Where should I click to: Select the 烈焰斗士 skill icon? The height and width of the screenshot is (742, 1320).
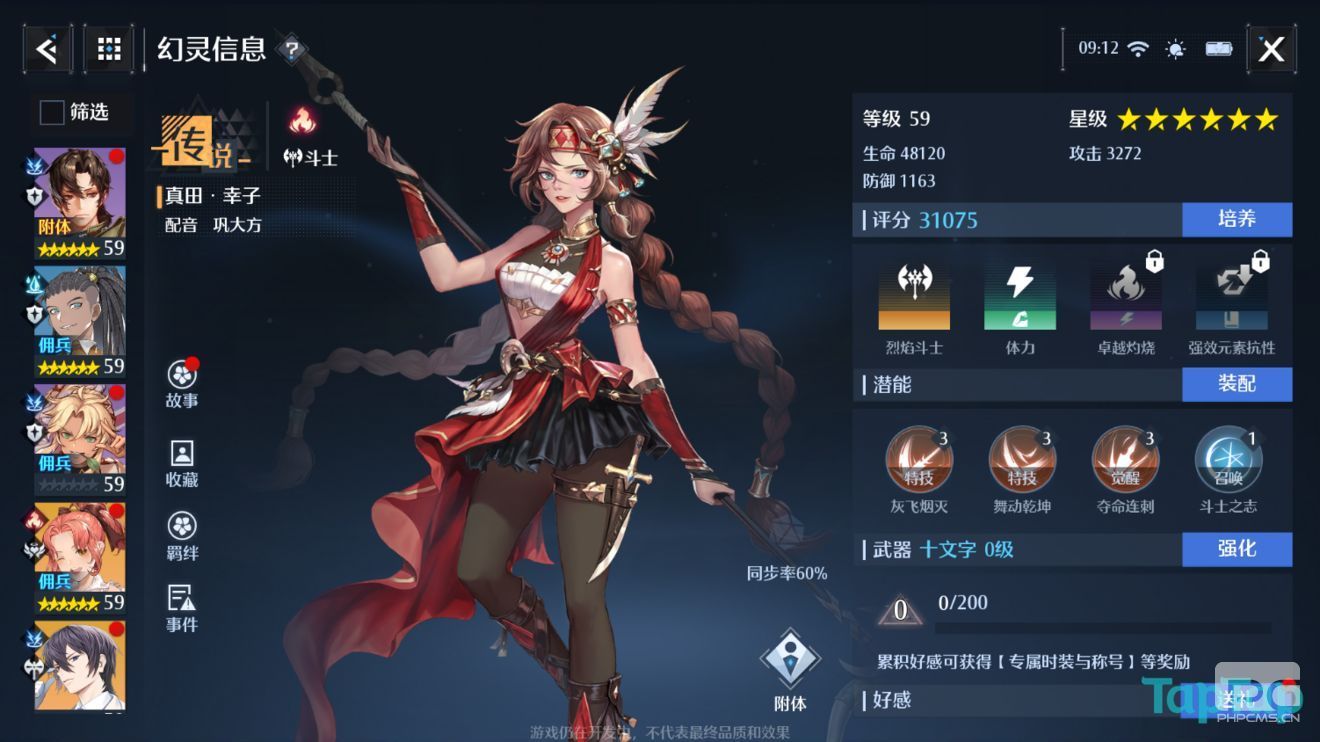(915, 295)
